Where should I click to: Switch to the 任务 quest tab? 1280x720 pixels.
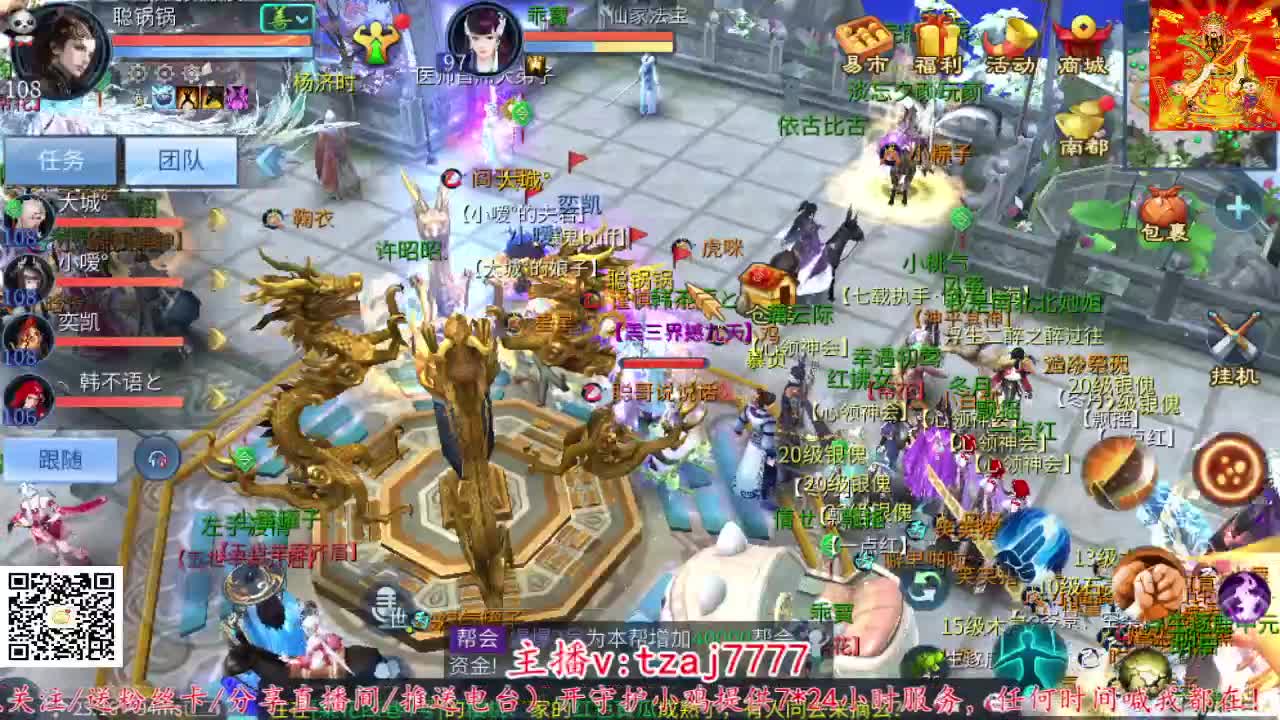[x=60, y=160]
